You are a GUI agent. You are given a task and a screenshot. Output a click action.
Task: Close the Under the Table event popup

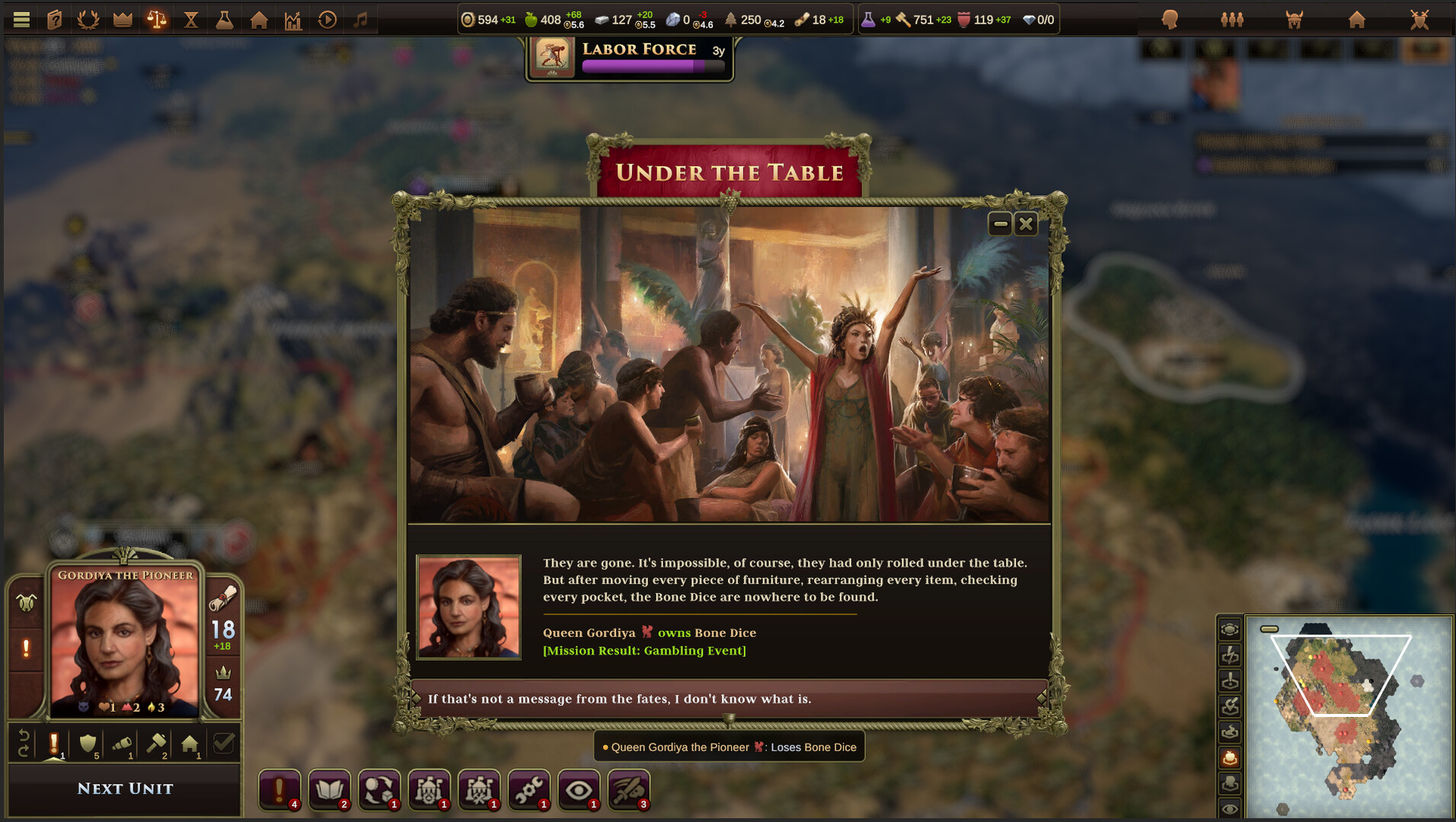1026,224
